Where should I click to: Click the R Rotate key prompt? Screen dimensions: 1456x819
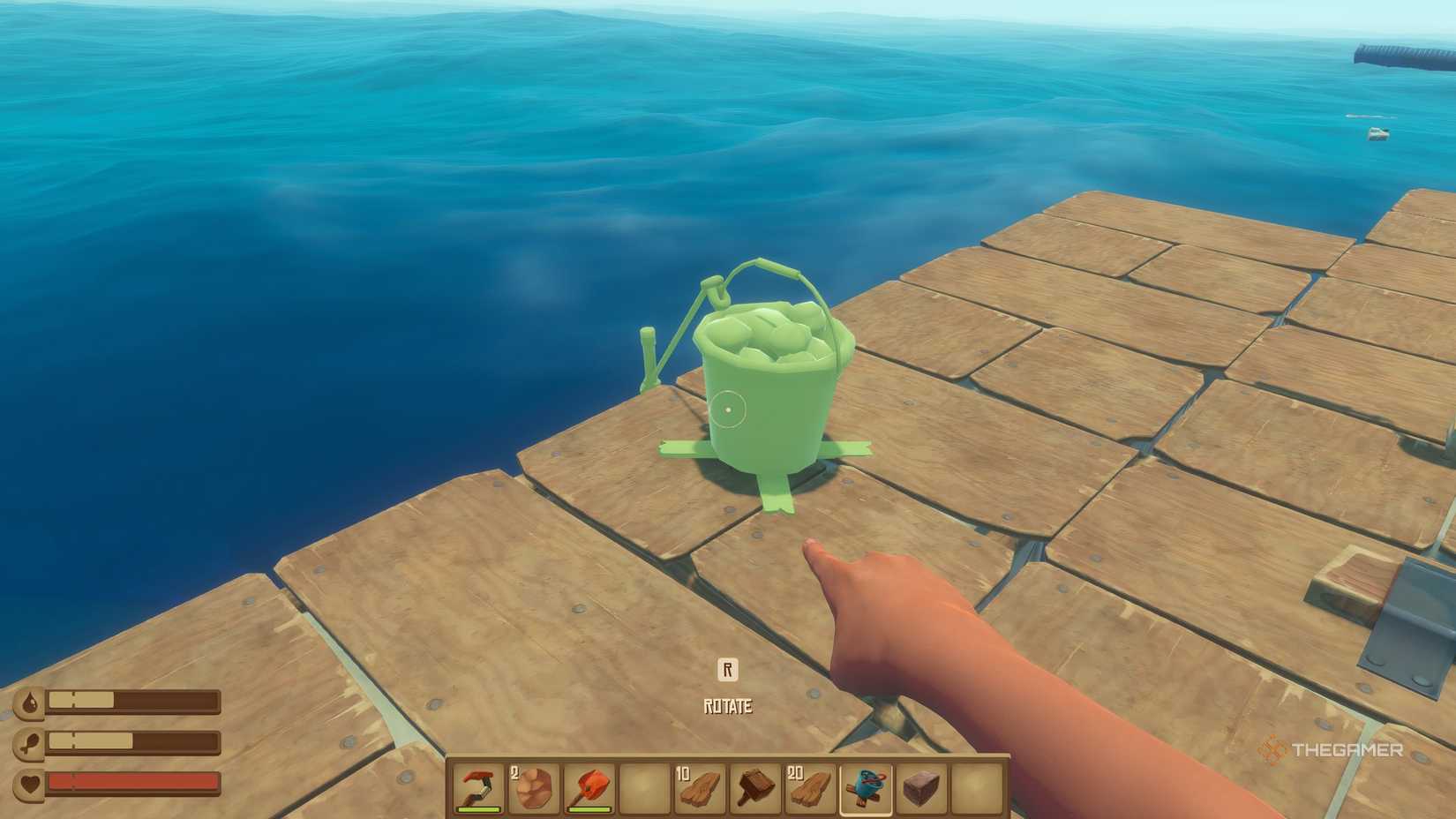tap(727, 670)
